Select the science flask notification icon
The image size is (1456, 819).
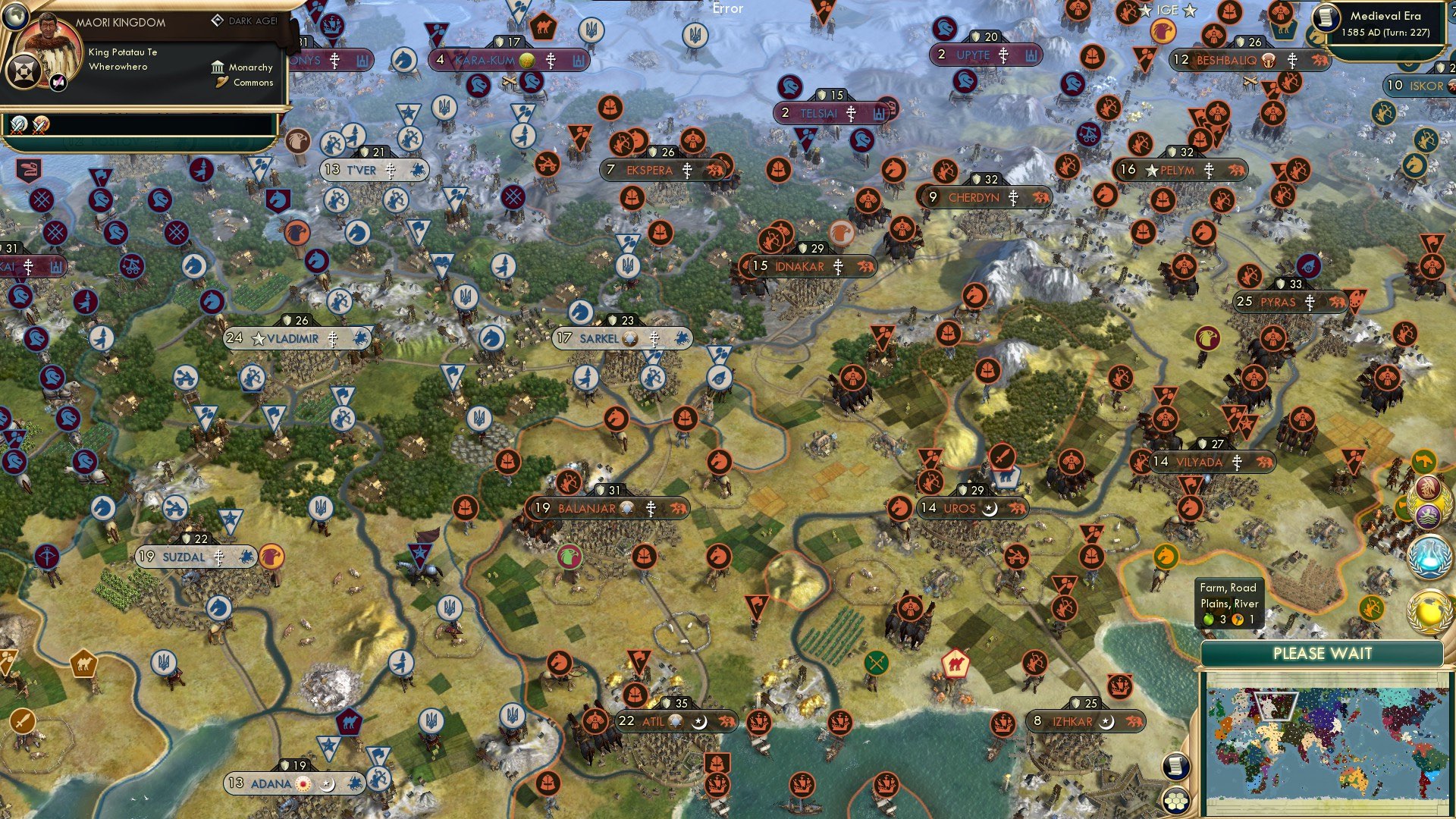pos(1429,556)
